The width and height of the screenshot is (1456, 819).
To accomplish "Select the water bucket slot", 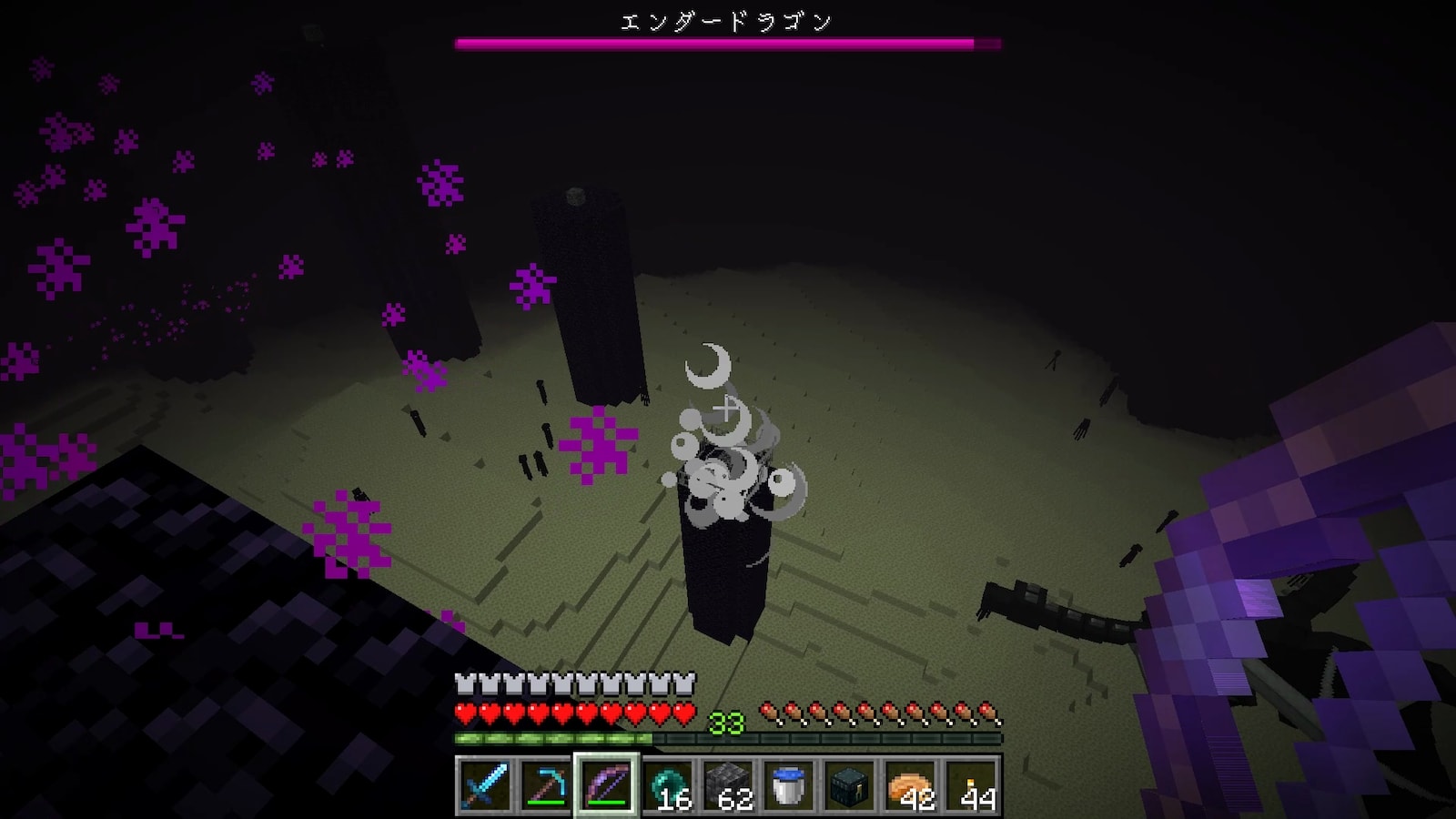I will point(789,784).
